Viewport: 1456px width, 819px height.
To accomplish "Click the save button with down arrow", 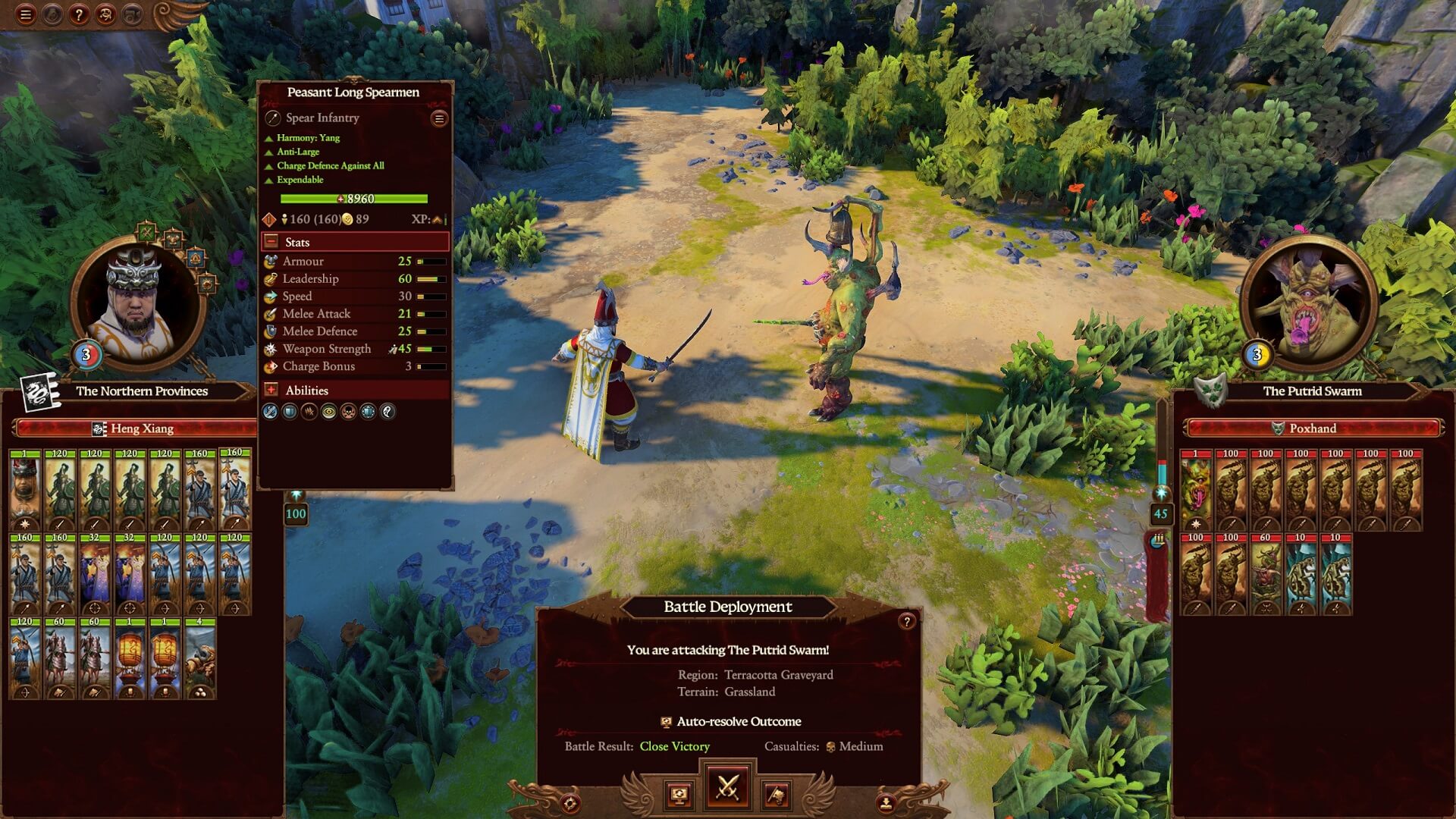I will (885, 802).
